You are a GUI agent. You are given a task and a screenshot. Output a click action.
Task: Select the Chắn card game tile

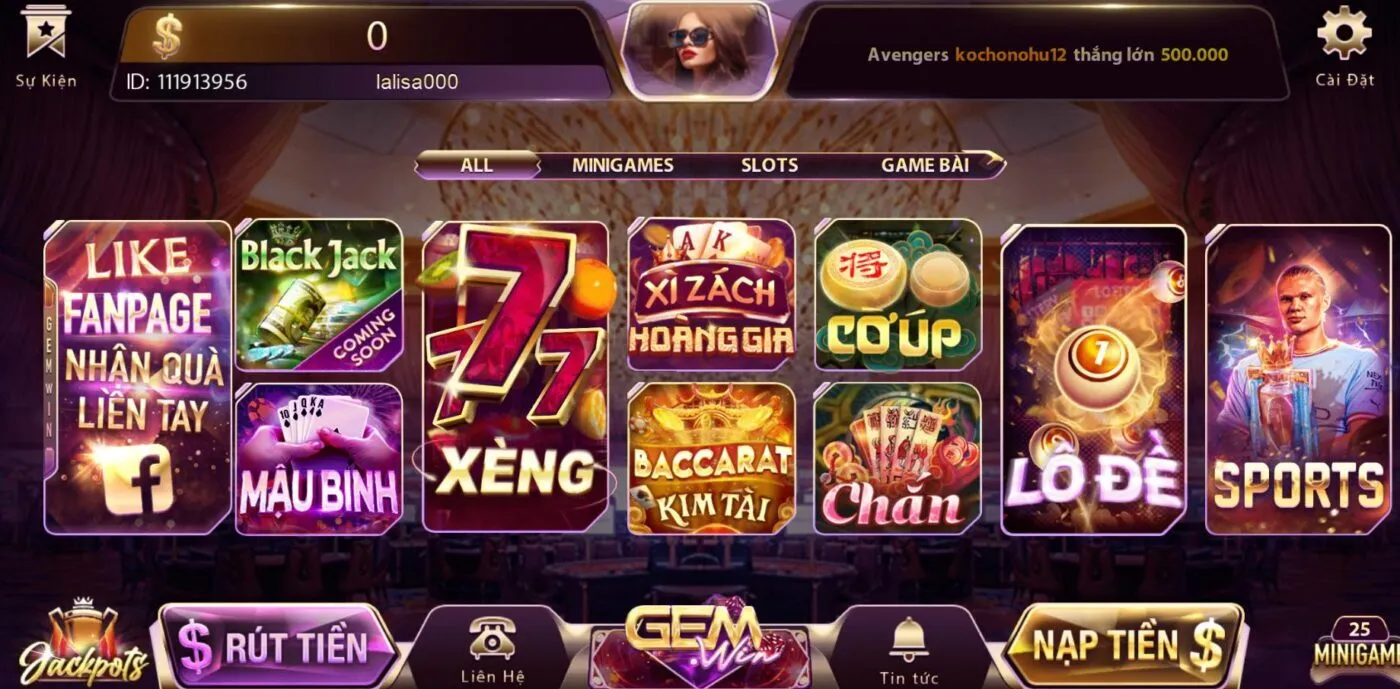[898, 459]
